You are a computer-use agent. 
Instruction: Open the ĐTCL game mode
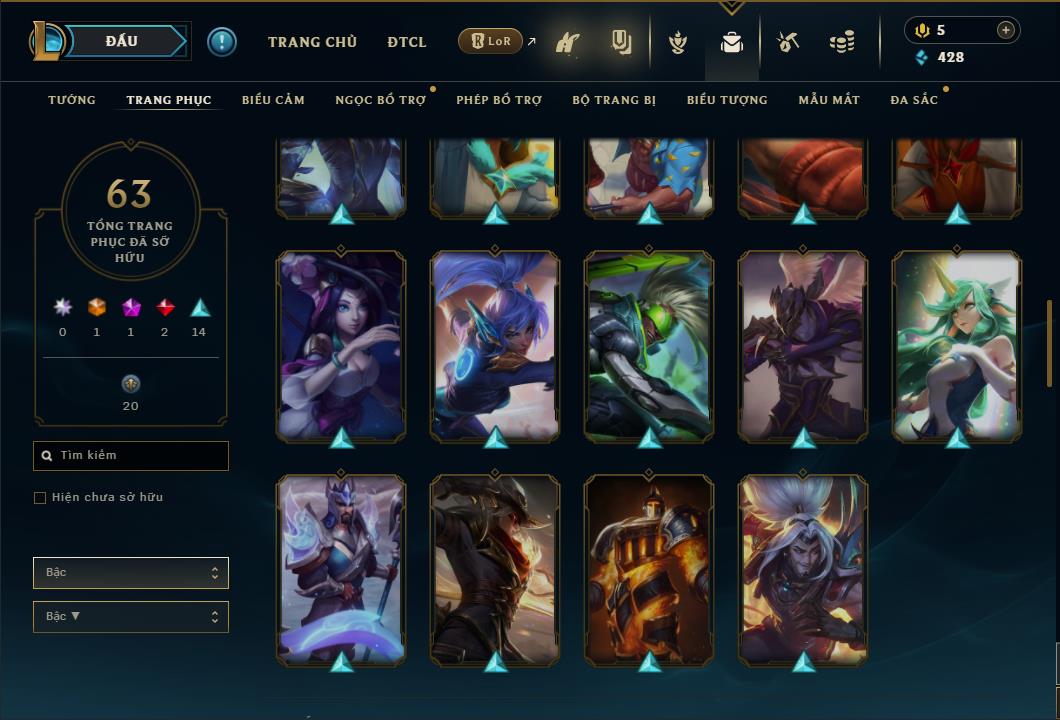tap(407, 42)
